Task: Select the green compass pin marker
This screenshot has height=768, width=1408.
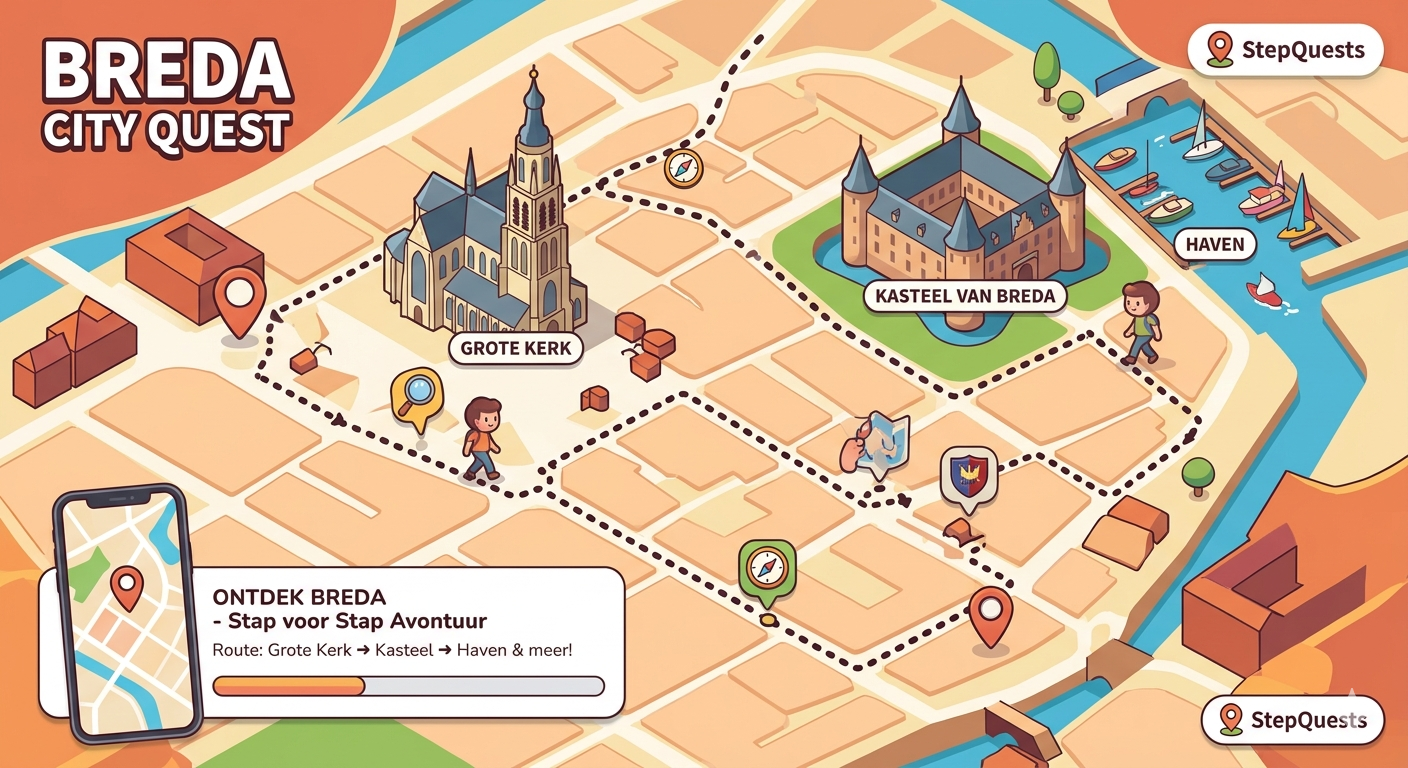Action: [x=766, y=571]
